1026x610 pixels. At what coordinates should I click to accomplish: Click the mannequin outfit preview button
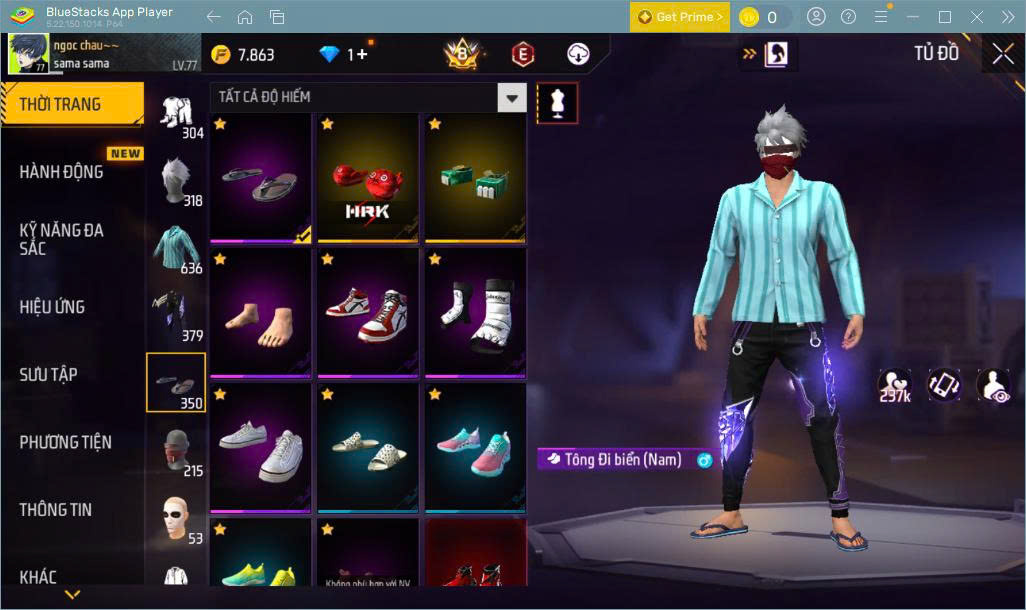[557, 101]
